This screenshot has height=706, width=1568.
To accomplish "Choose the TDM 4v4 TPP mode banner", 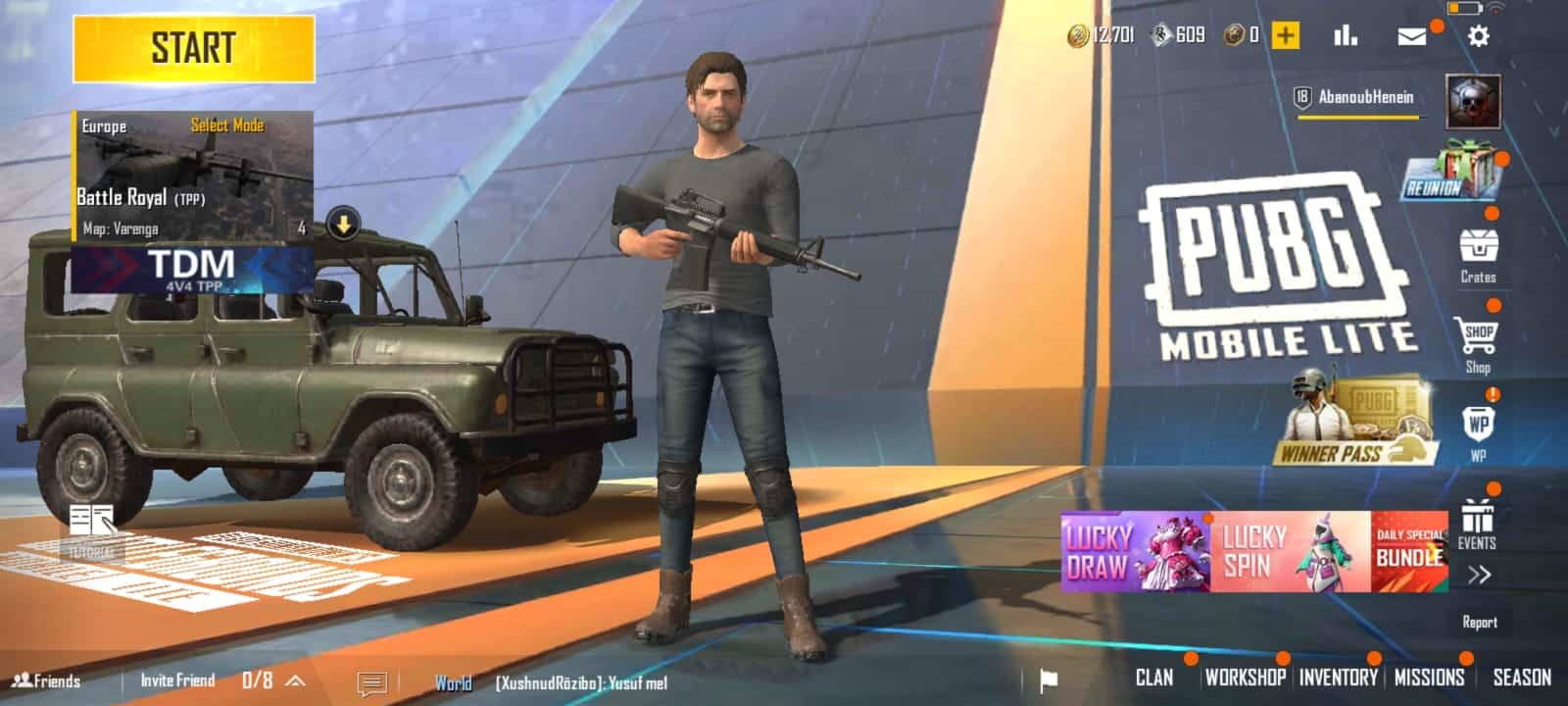I will click(x=192, y=270).
